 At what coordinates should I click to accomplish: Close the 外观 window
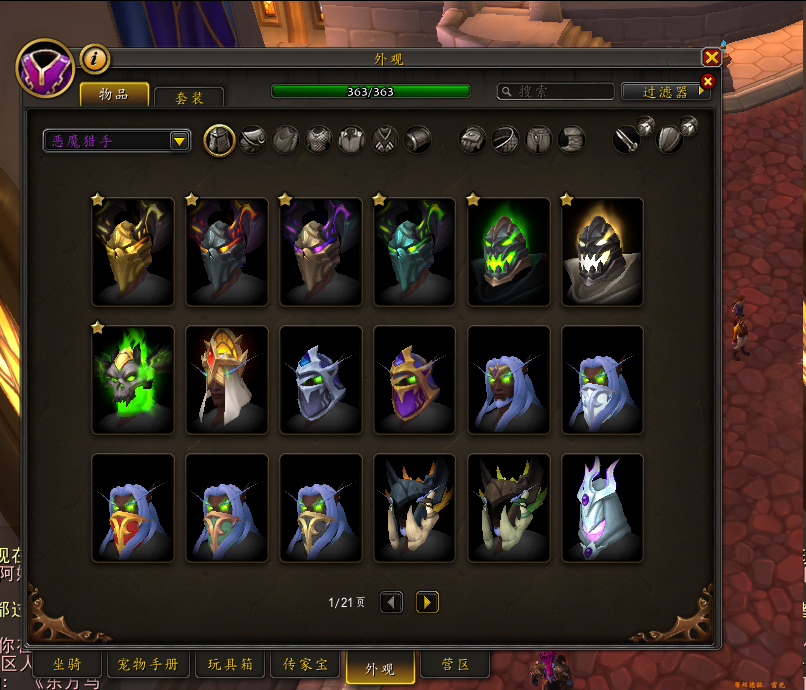(x=711, y=58)
